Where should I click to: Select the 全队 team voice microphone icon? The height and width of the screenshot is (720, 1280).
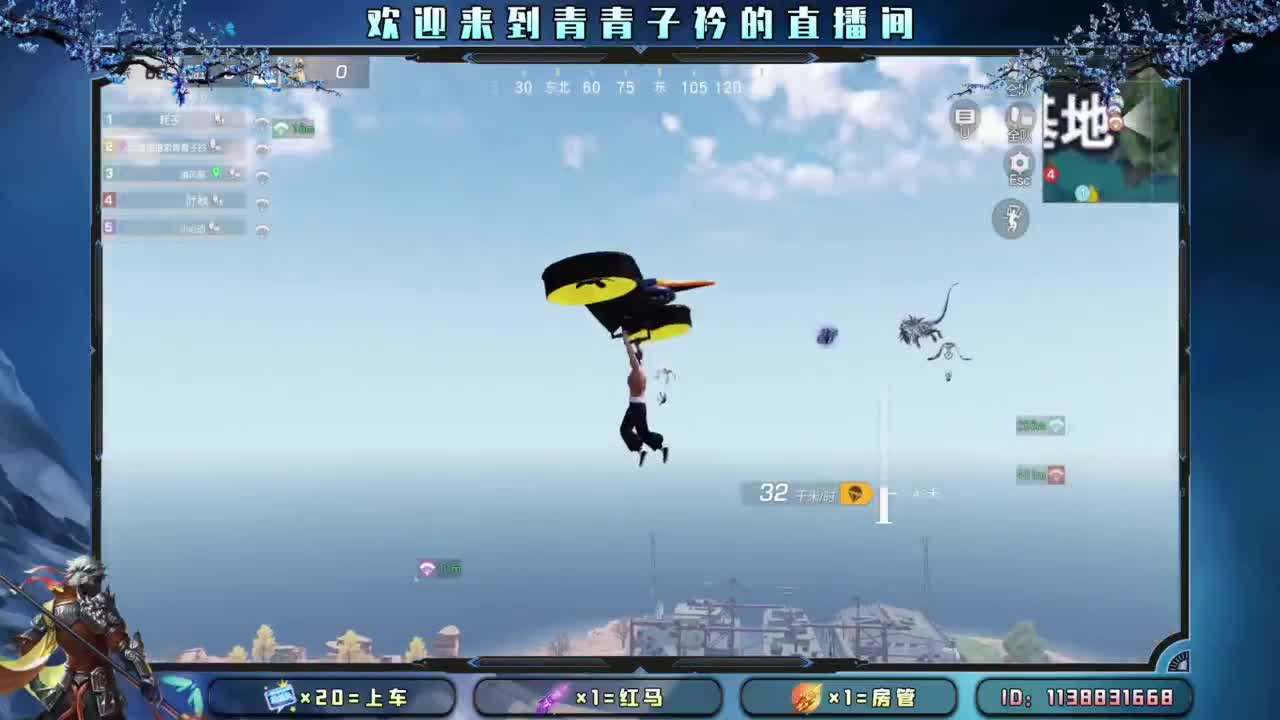click(x=1020, y=116)
